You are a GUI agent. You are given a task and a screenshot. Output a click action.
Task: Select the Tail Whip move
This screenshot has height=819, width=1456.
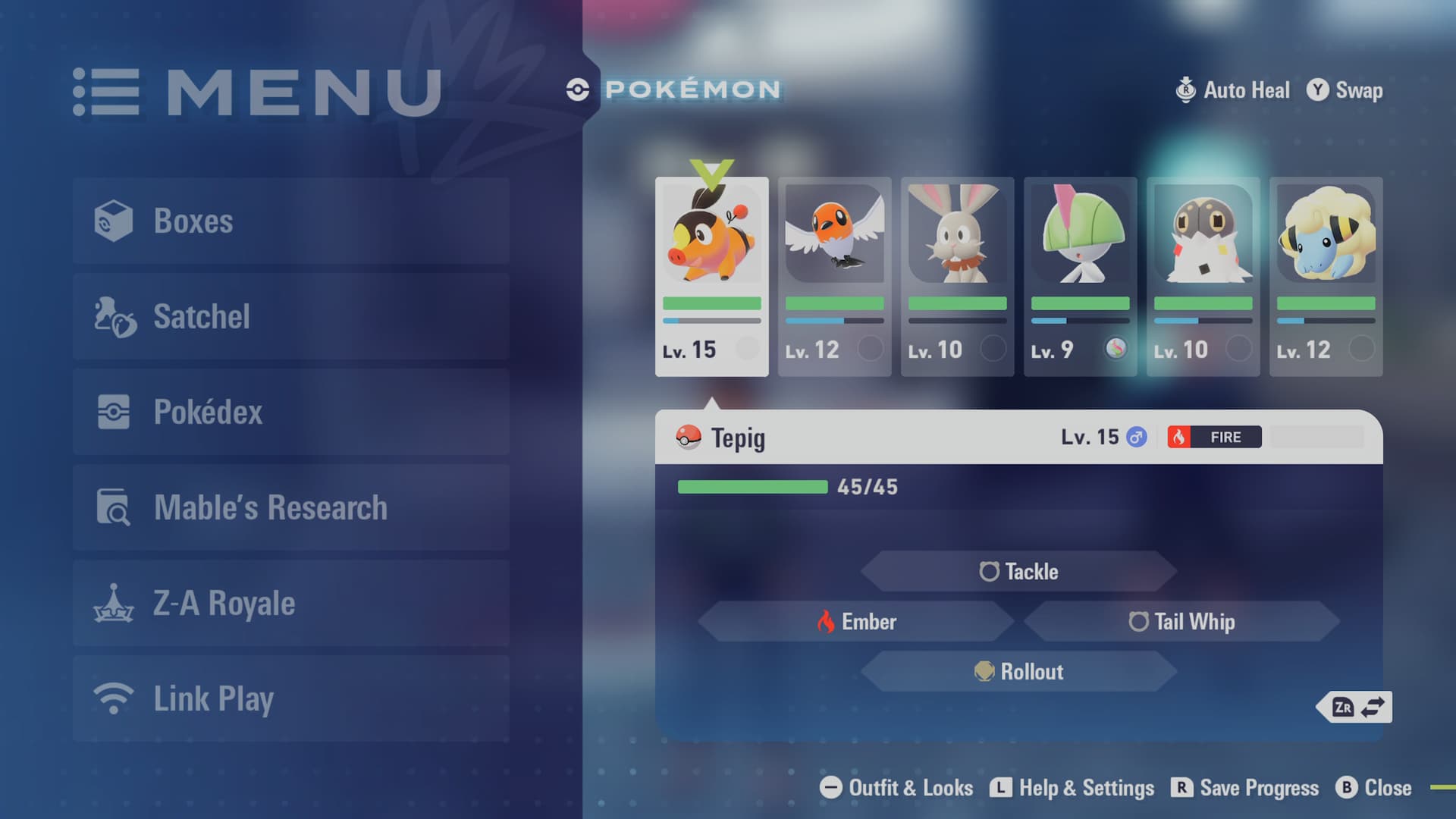coord(1181,622)
